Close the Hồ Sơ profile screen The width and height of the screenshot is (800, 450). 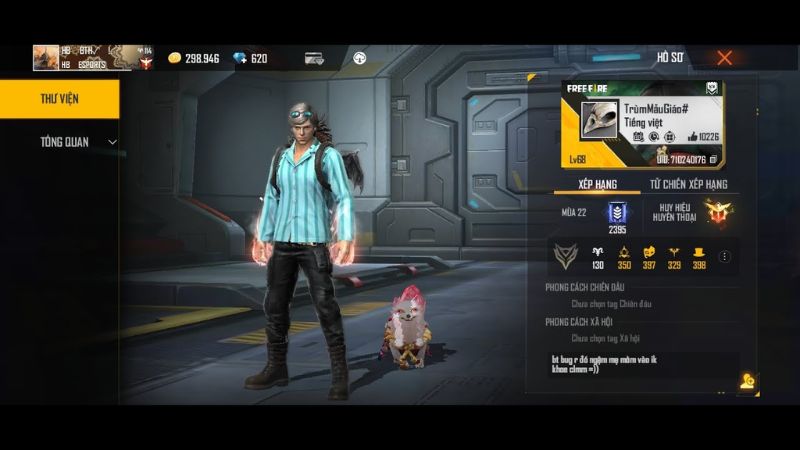click(x=724, y=58)
